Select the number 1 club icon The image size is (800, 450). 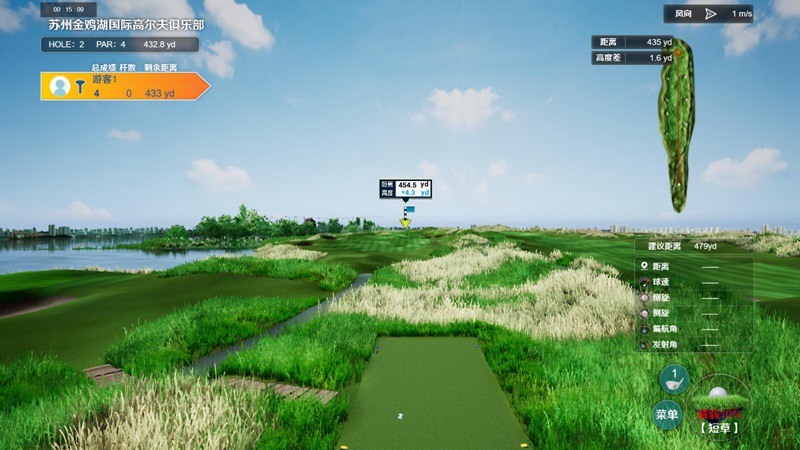click(674, 380)
